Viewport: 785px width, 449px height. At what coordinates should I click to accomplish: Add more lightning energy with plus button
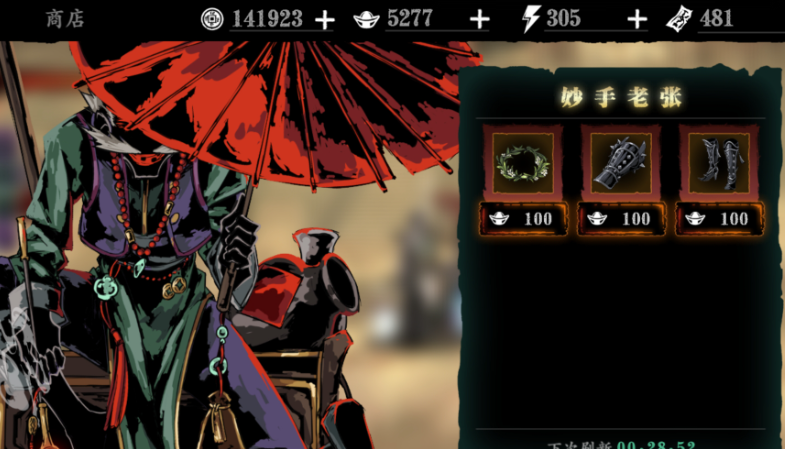point(636,19)
